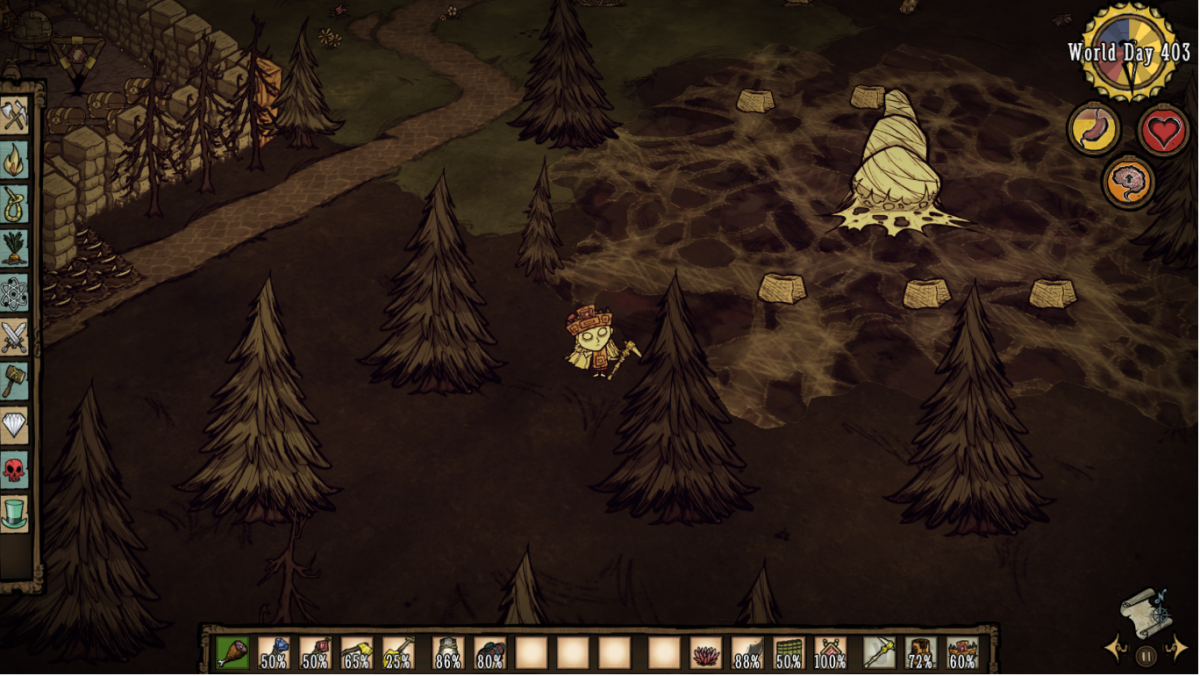Select the equipped golden staff hand slot
Screen dimensions: 1200x676
[879, 653]
